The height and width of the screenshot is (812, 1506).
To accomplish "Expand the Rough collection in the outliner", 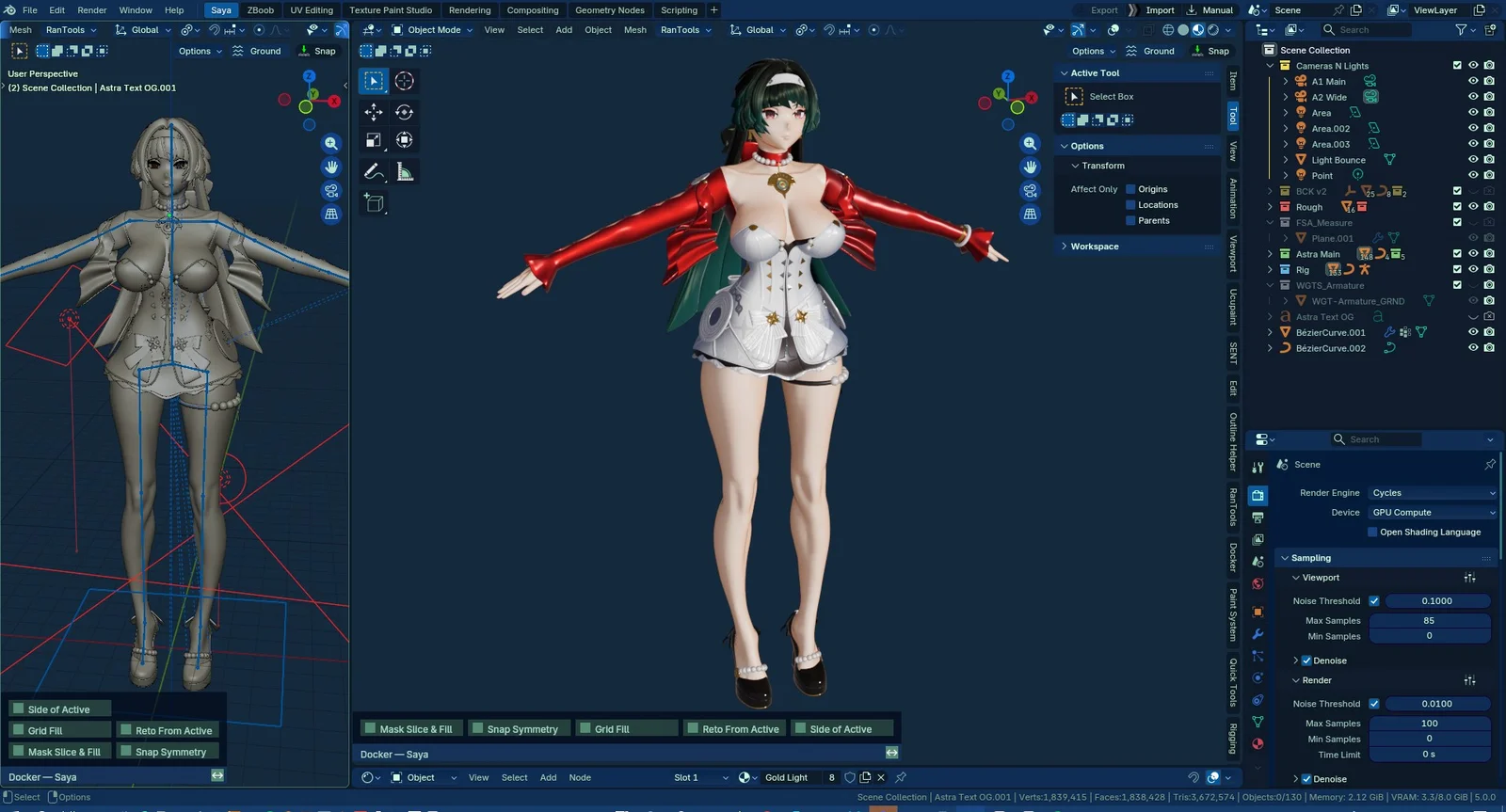I will click(1271, 206).
